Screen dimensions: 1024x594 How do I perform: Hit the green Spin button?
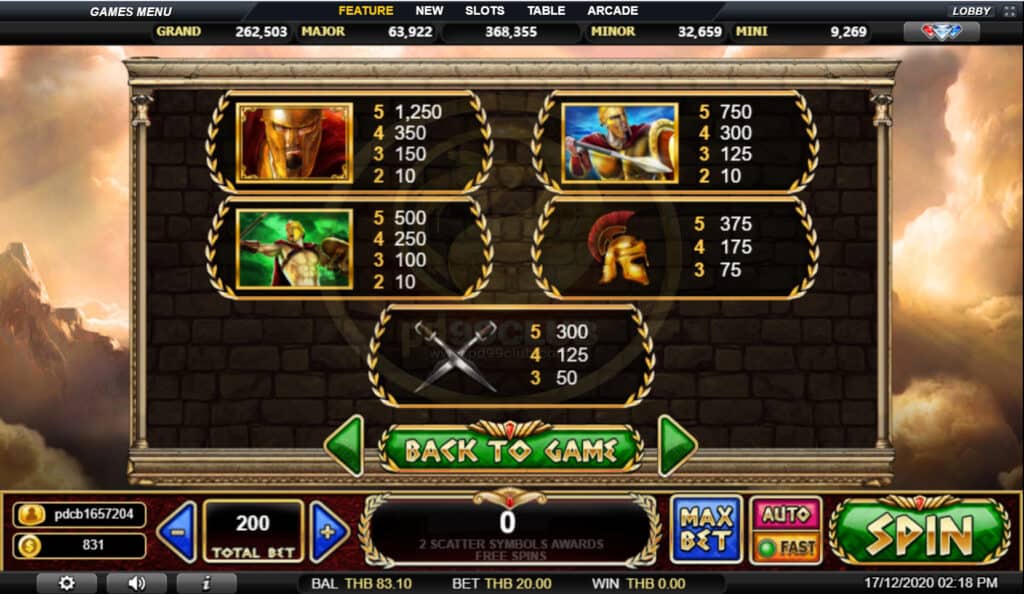(918, 533)
